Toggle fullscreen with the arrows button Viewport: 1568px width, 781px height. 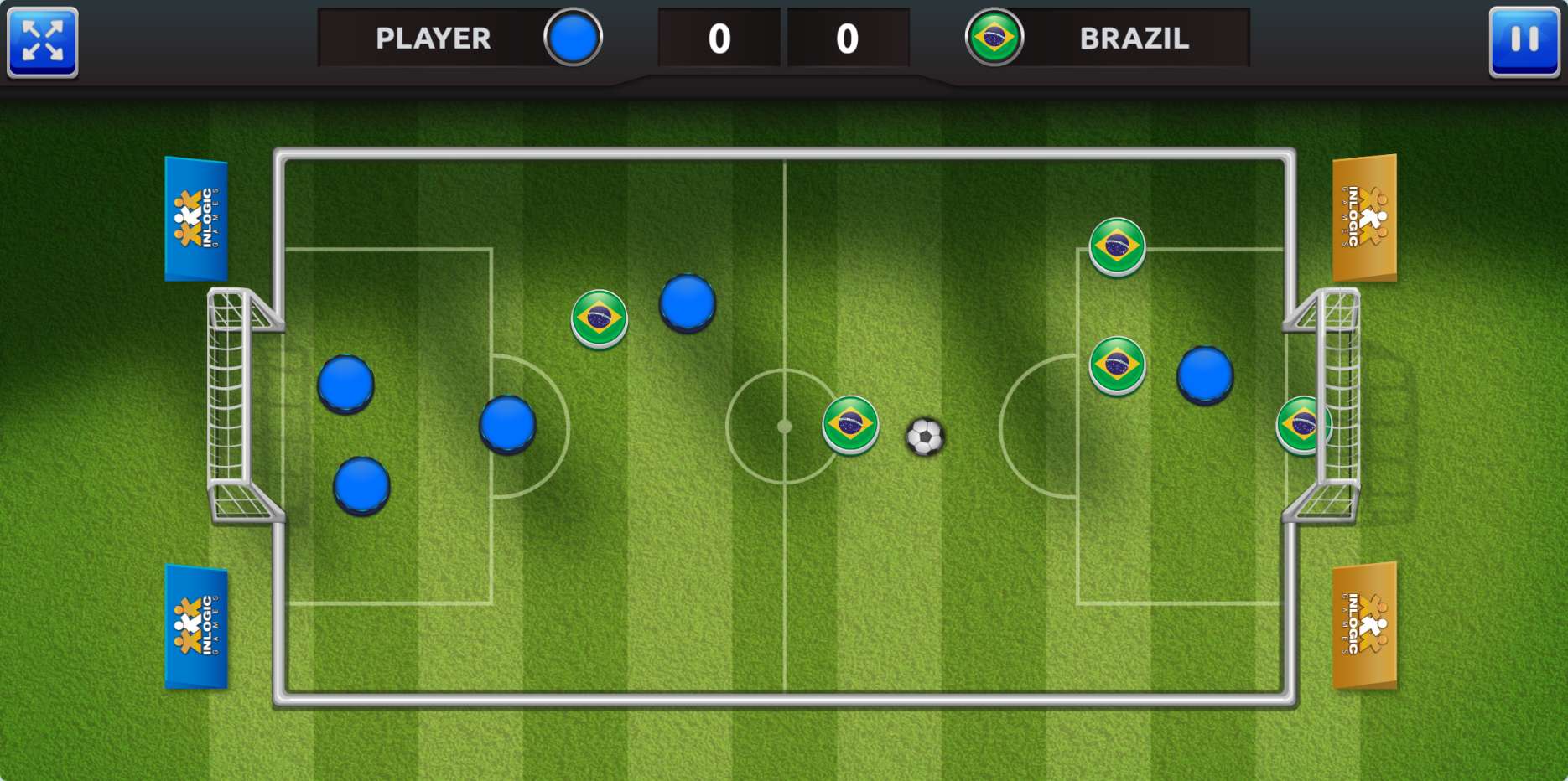[x=43, y=41]
